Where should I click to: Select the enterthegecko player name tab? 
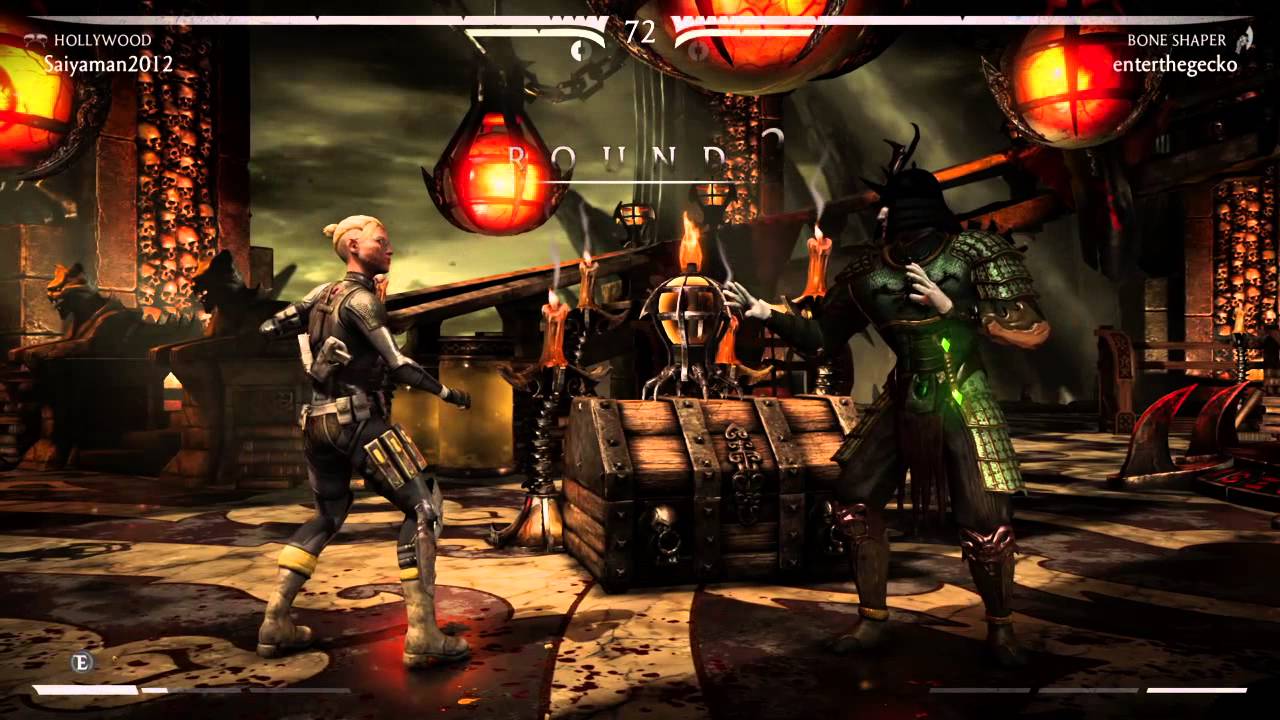[1175, 67]
